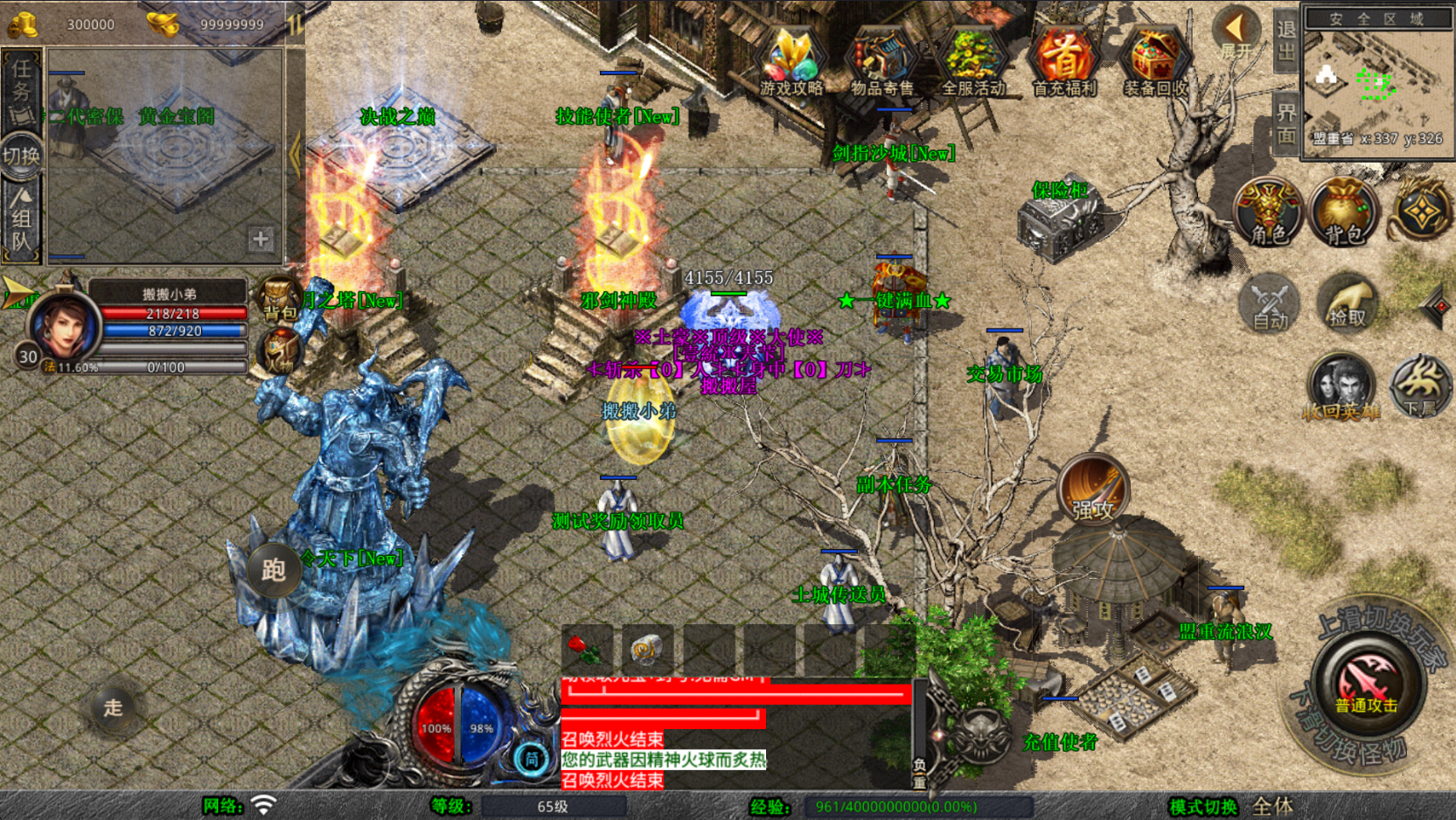1456x820 pixels.
Task: Open the 游戏攻略 game guide icon
Action: 791,61
